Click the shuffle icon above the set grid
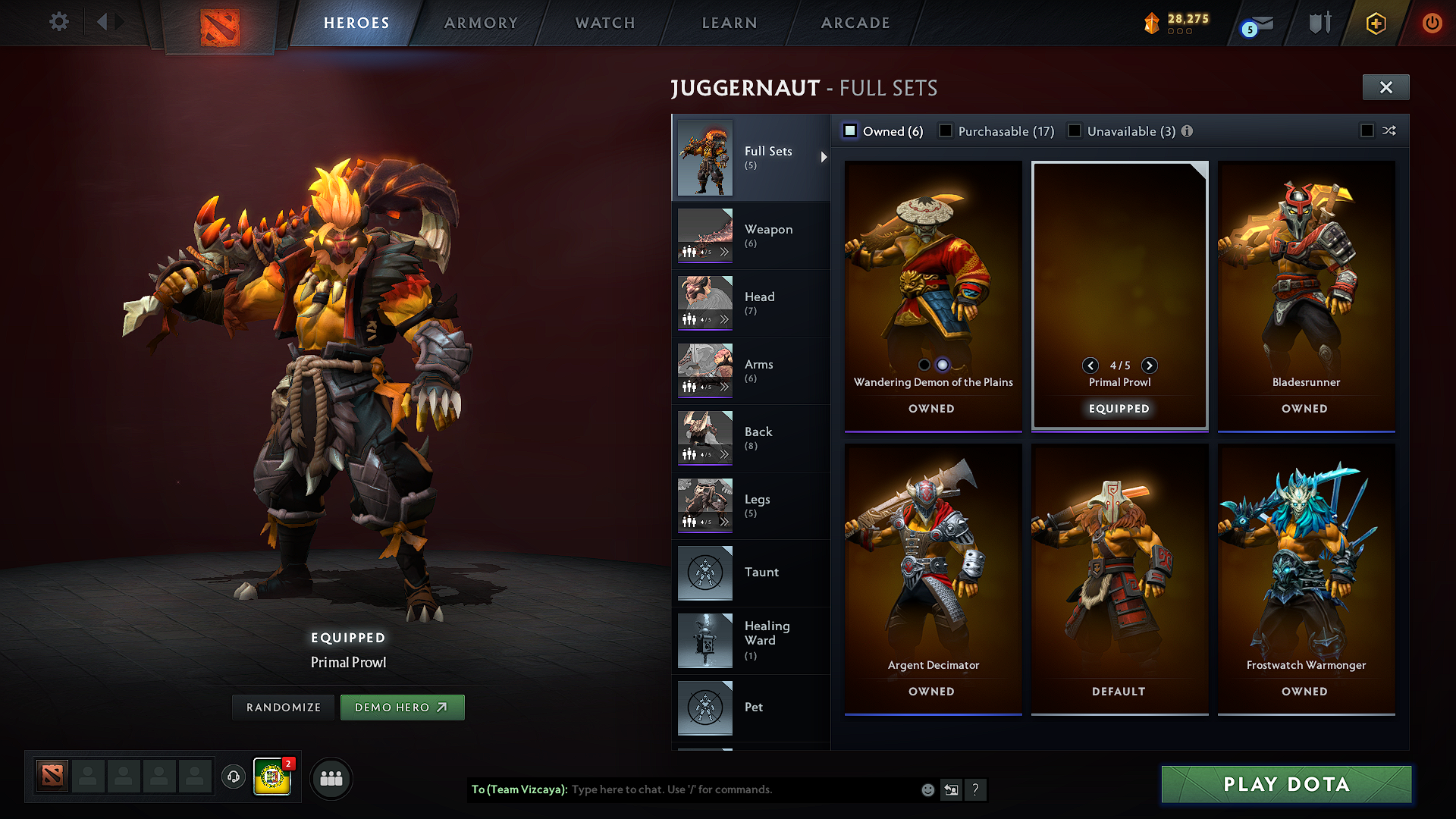The height and width of the screenshot is (819, 1456). pyautogui.click(x=1390, y=130)
